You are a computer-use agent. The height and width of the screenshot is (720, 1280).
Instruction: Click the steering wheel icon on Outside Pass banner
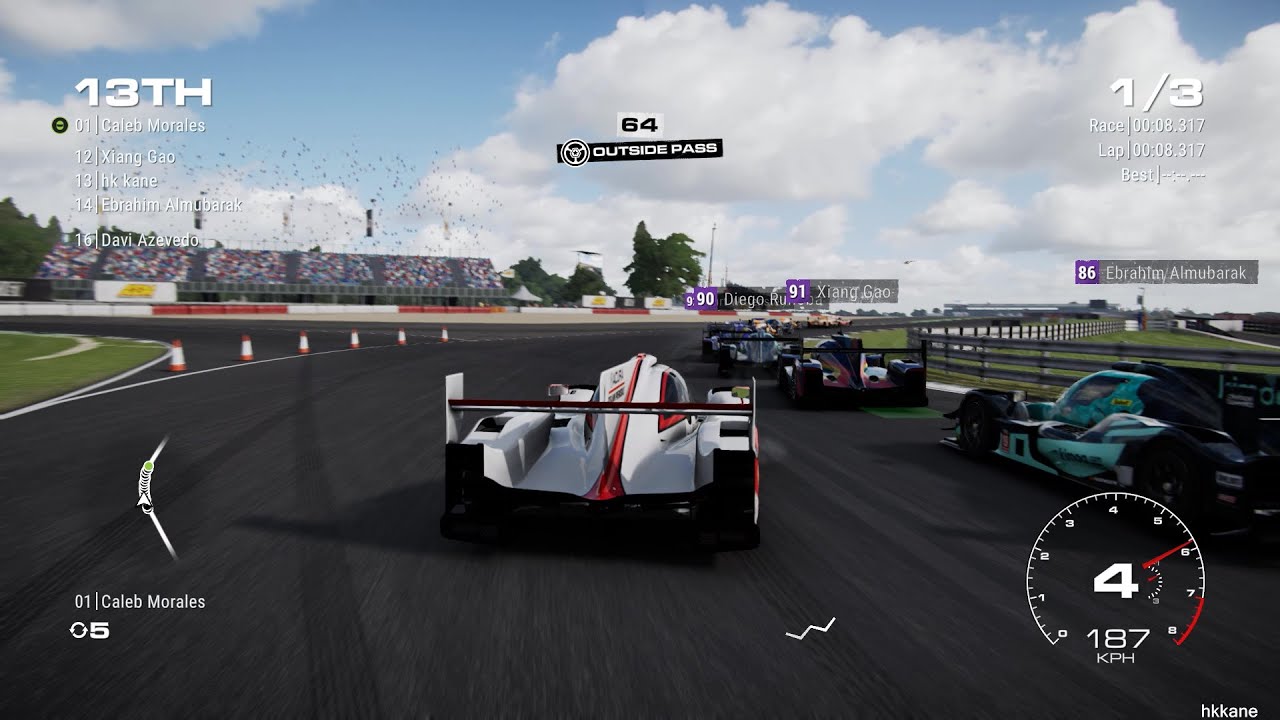575,151
